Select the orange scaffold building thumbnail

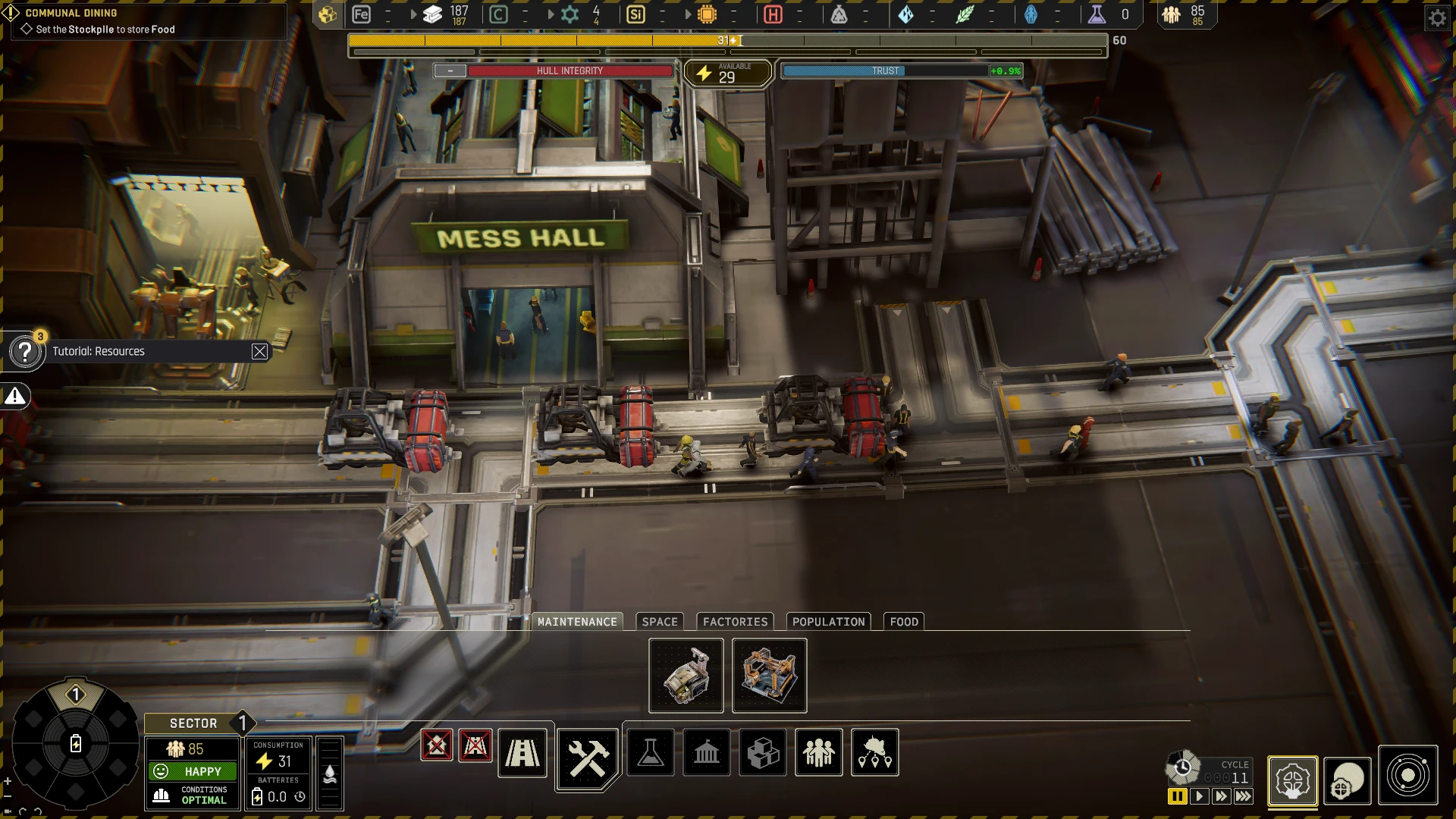point(769,676)
